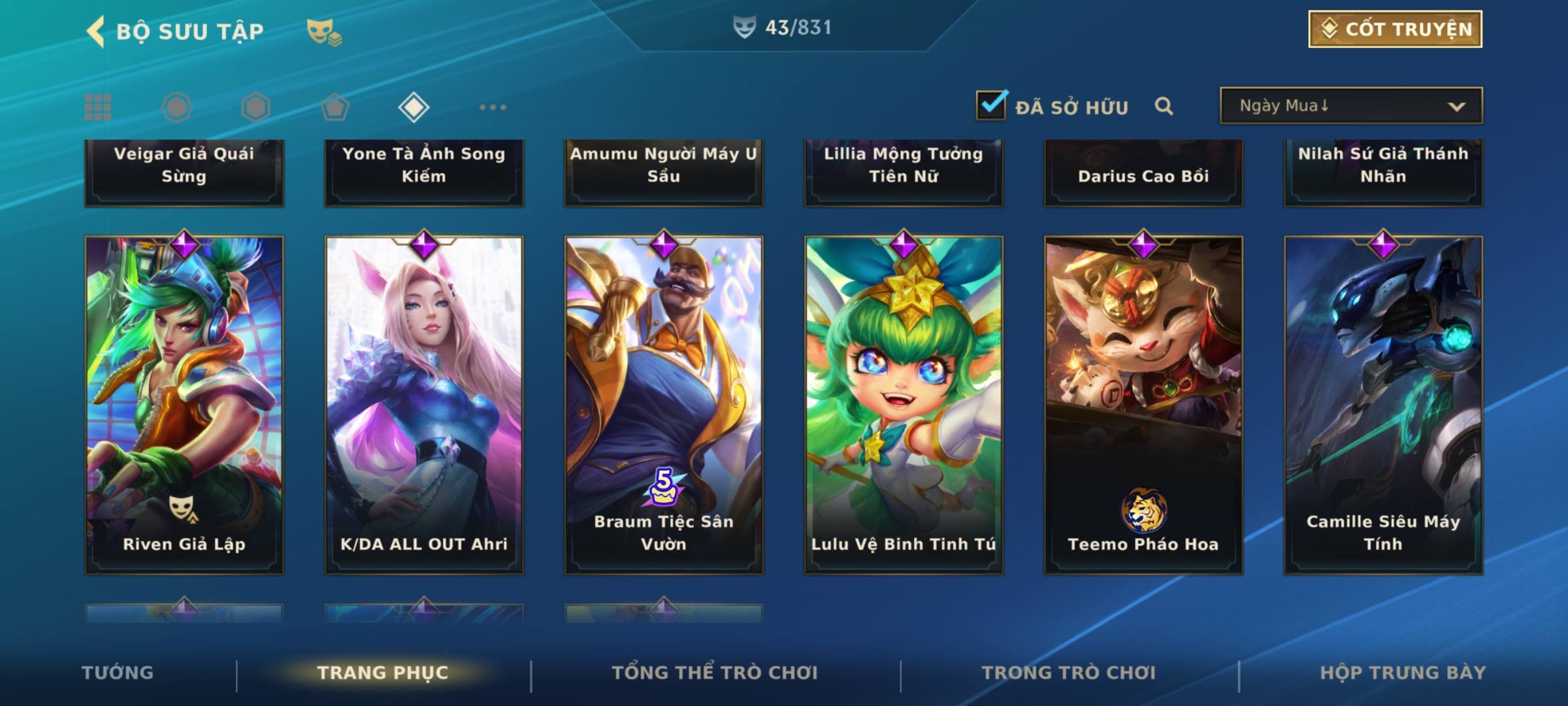Screen dimensions: 1568x706
Task: Go to the Trong Trò Chơi tab
Action: point(1069,673)
